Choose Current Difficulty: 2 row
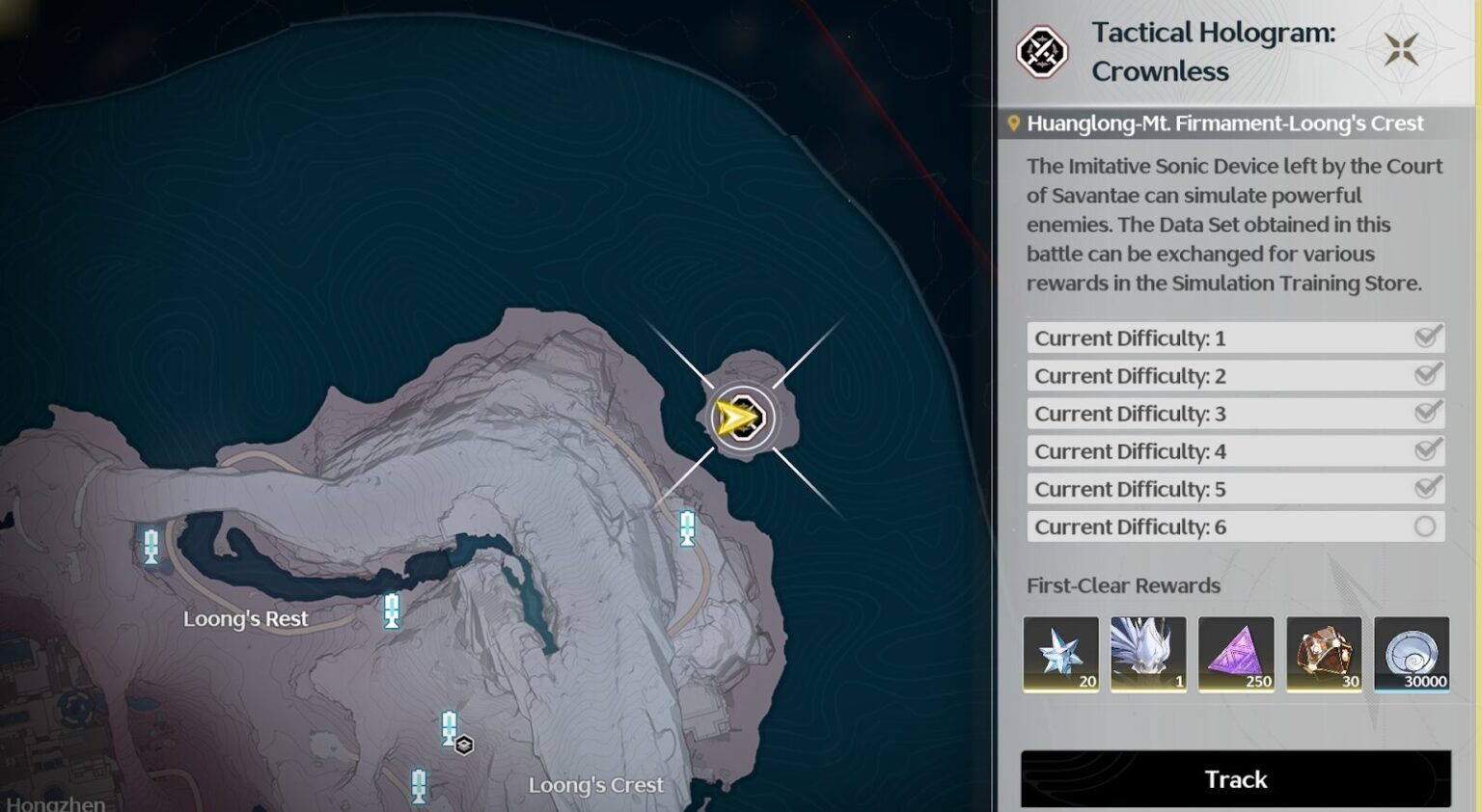1482x812 pixels. tap(1235, 376)
